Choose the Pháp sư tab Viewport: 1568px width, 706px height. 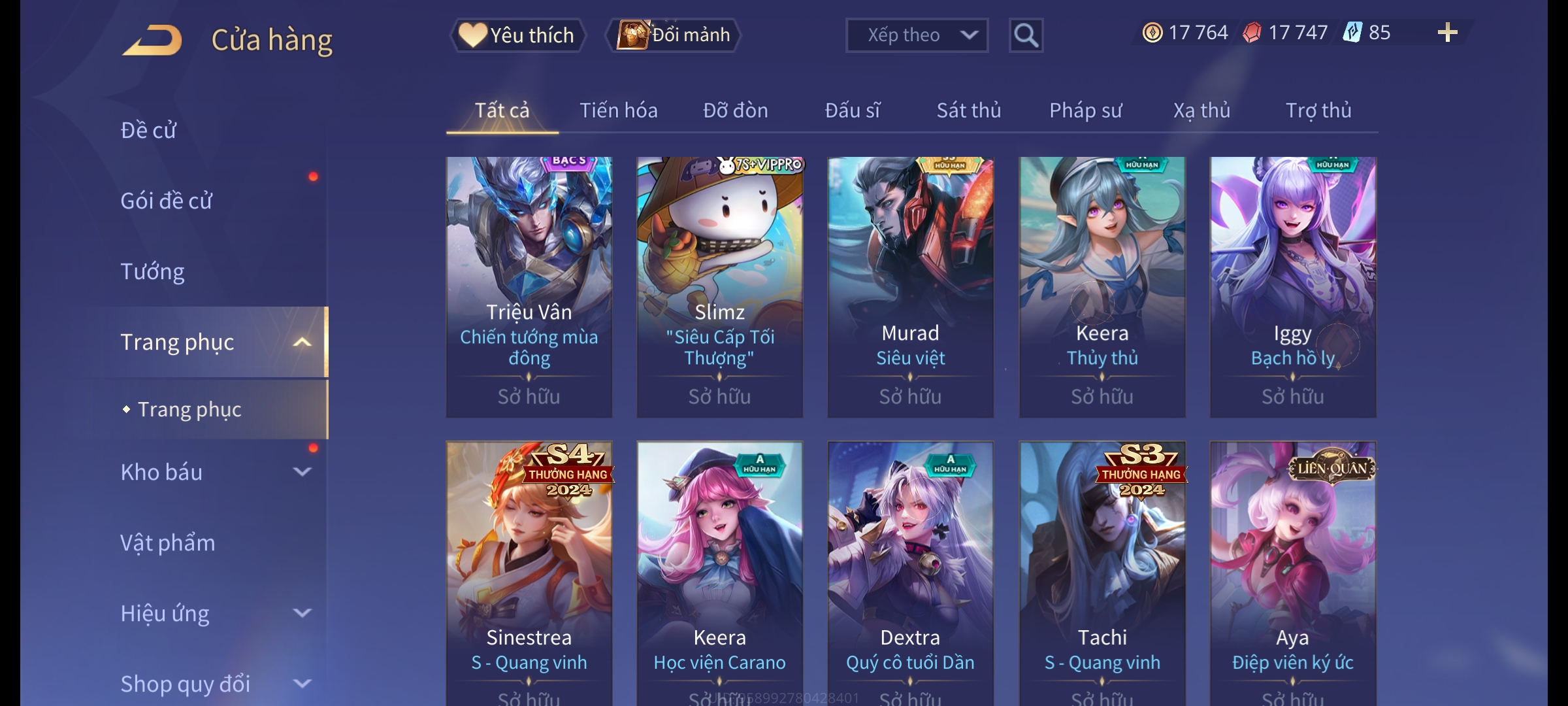point(1085,110)
